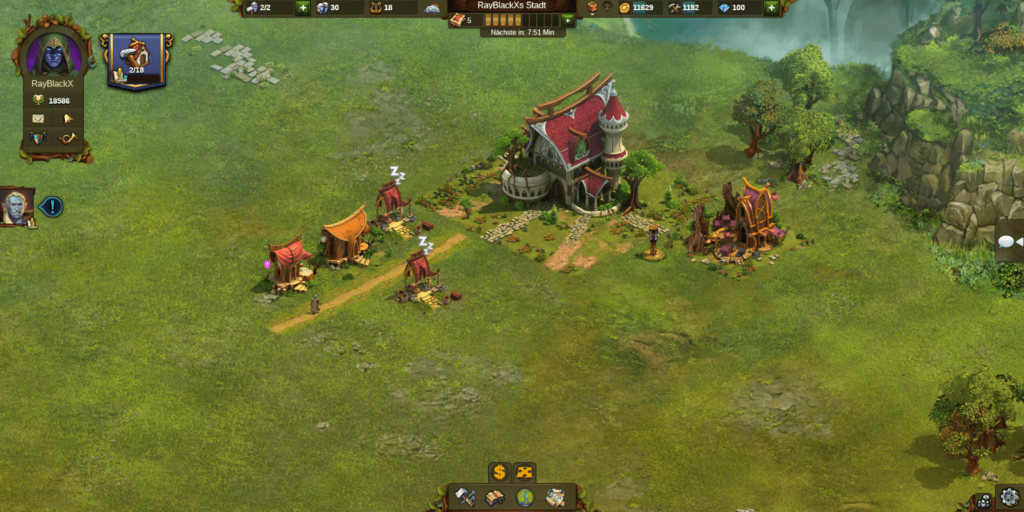This screenshot has height=512, width=1024.
Task: Expand the chat speech bubble panel
Action: pyautogui.click(x=1008, y=242)
